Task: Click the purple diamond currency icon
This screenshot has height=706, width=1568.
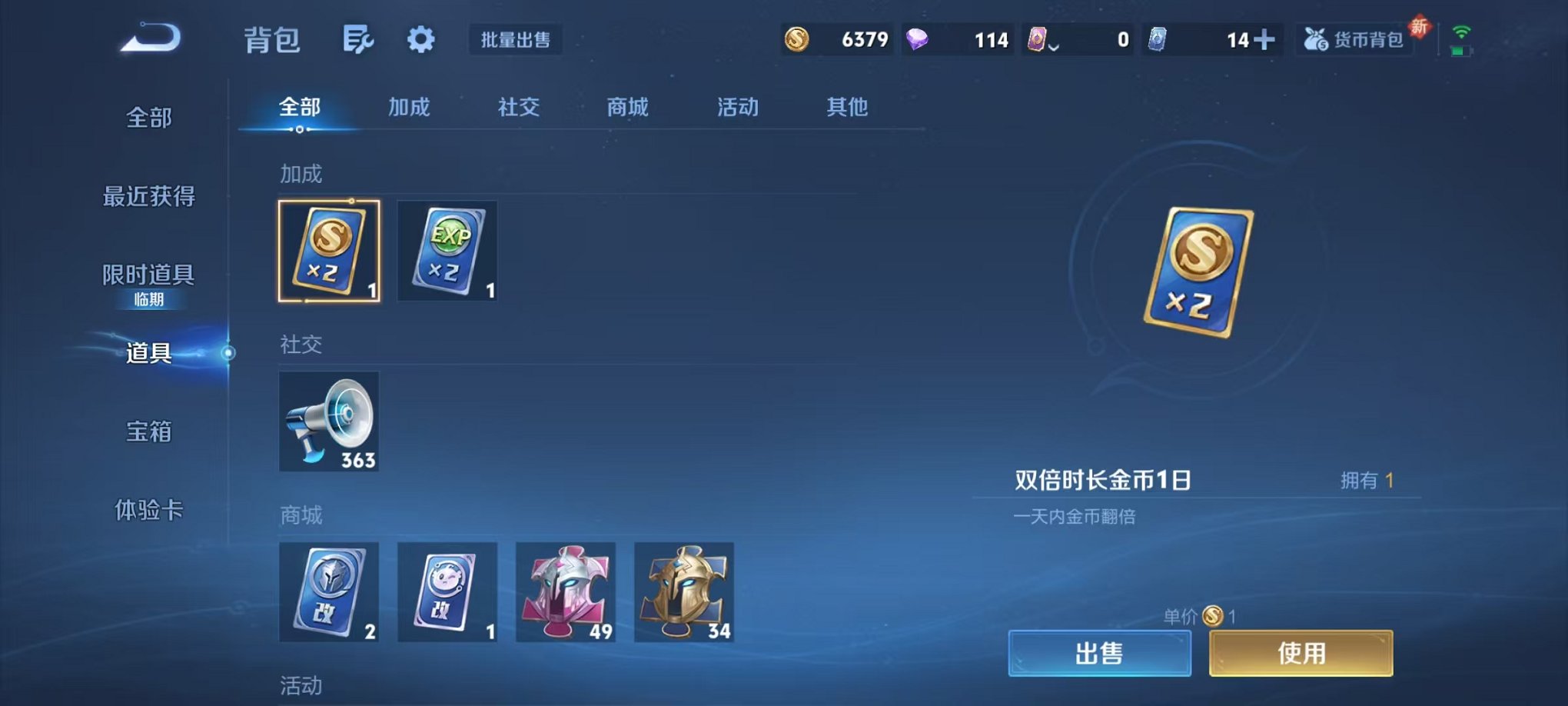Action: pyautogui.click(x=919, y=38)
